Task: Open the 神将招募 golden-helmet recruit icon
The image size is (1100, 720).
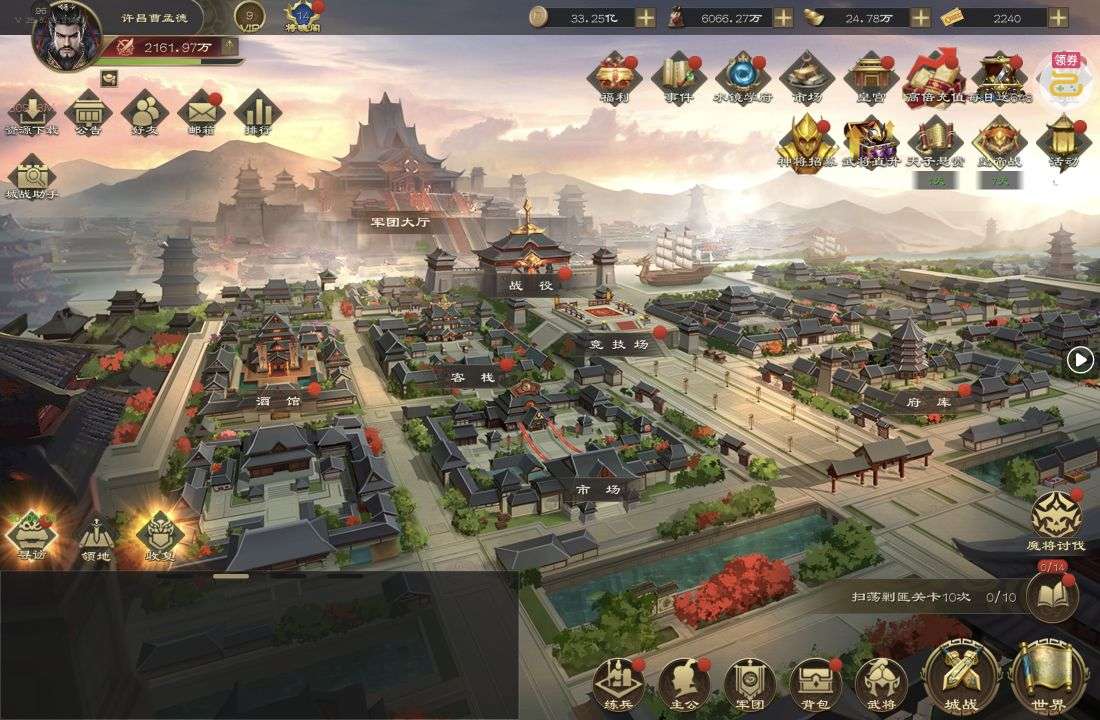Action: coord(806,141)
